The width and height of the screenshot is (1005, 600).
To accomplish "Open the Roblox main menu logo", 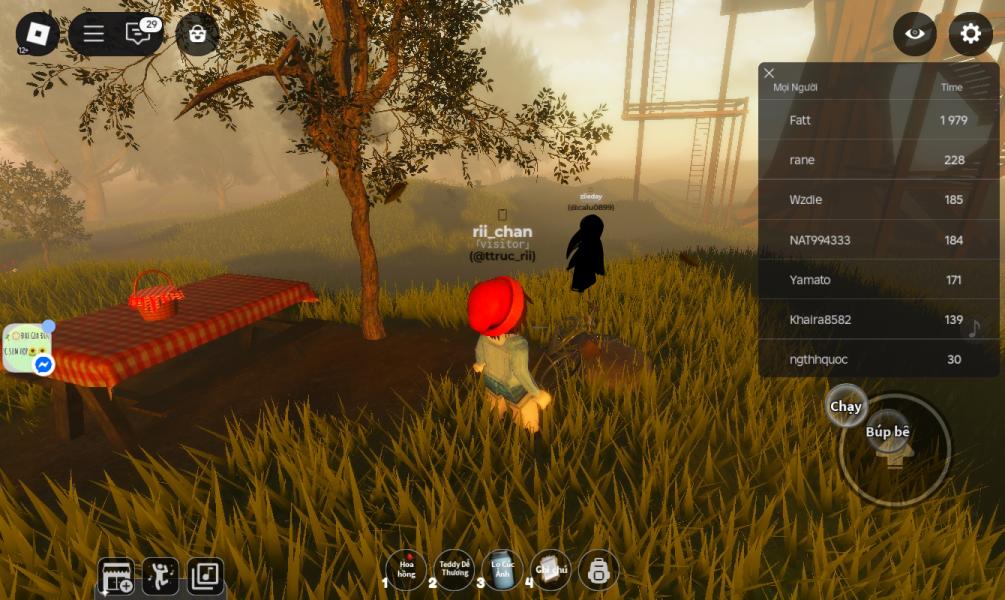I will 37,34.
